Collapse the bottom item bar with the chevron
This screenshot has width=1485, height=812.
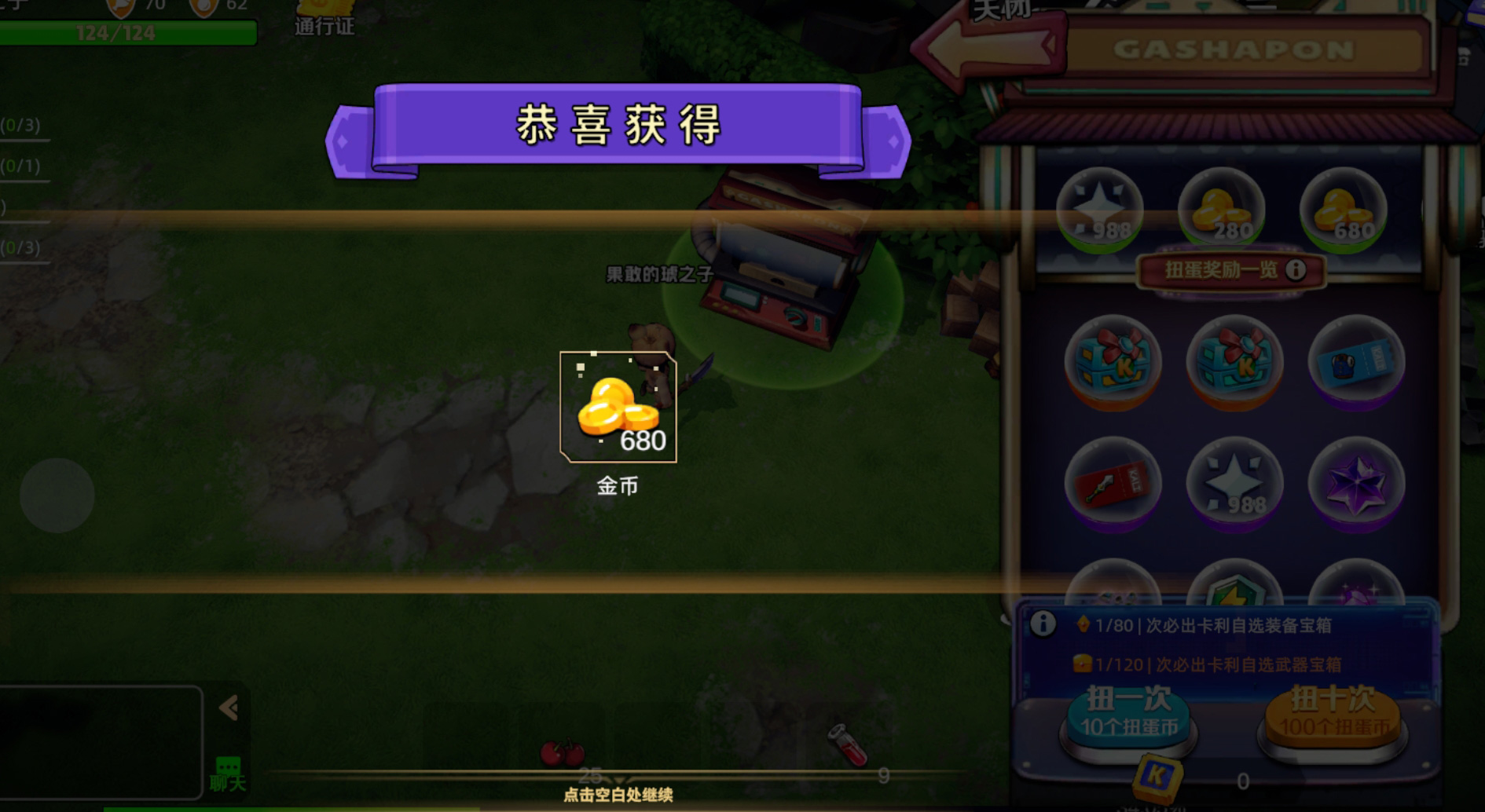point(228,708)
